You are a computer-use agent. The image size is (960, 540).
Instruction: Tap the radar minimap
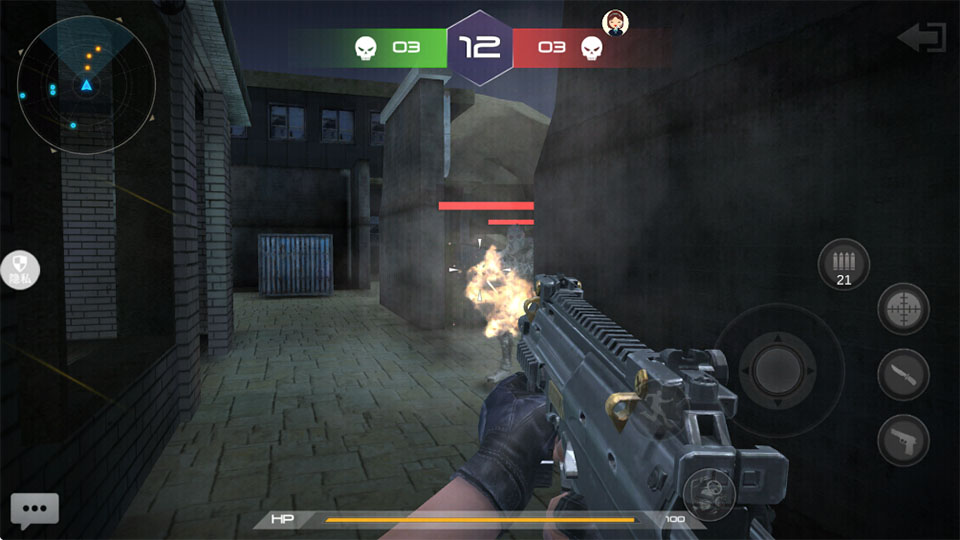[86, 86]
